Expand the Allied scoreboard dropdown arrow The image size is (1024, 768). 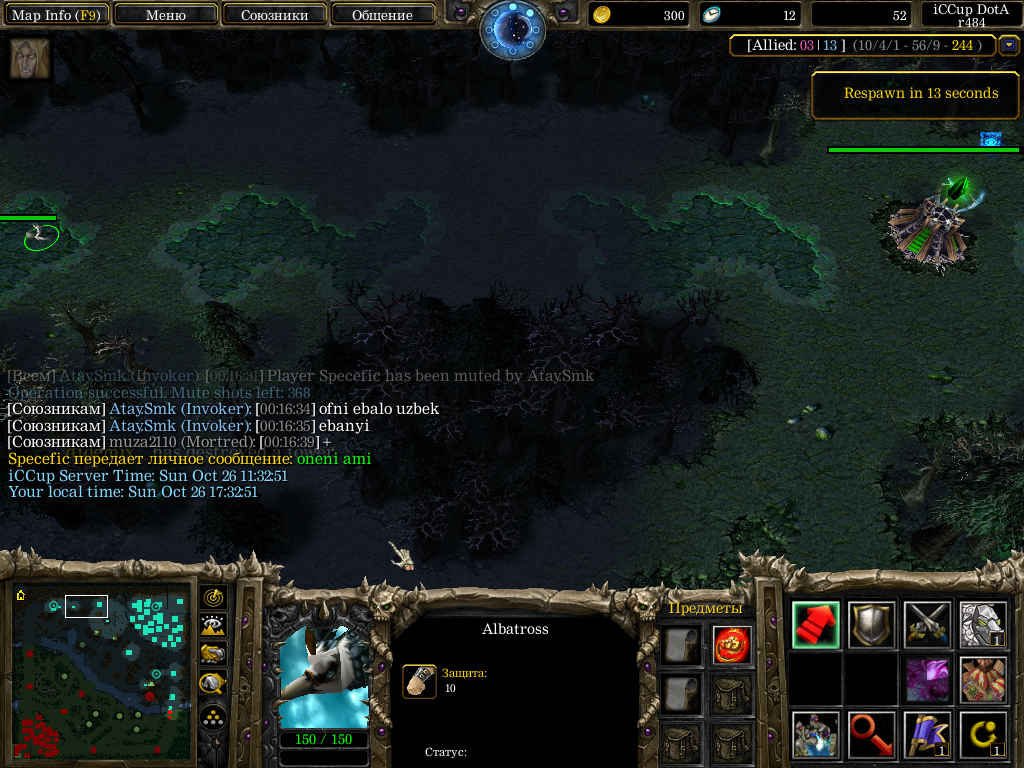point(1008,44)
